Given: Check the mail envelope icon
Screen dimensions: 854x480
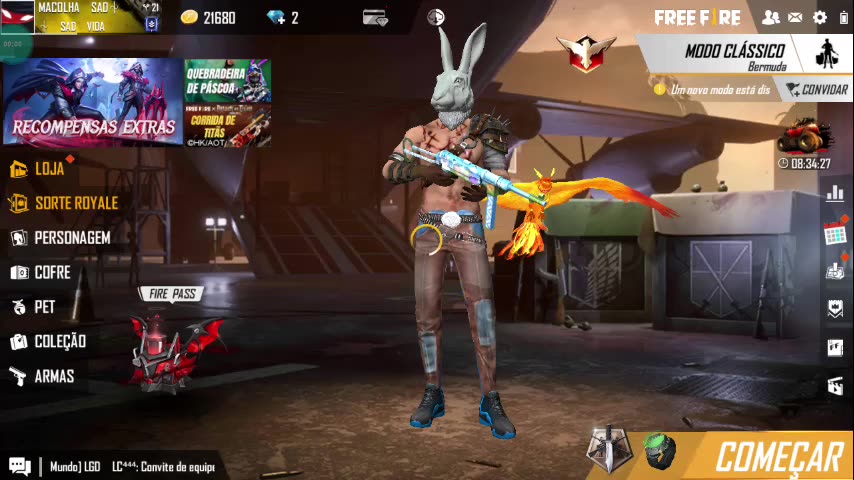Looking at the screenshot, I should (x=795, y=17).
